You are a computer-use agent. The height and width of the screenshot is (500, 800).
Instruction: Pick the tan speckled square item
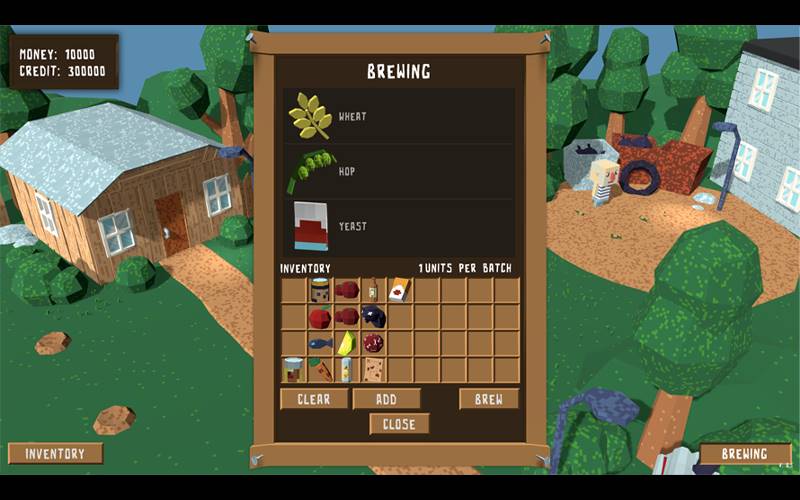pos(373,369)
